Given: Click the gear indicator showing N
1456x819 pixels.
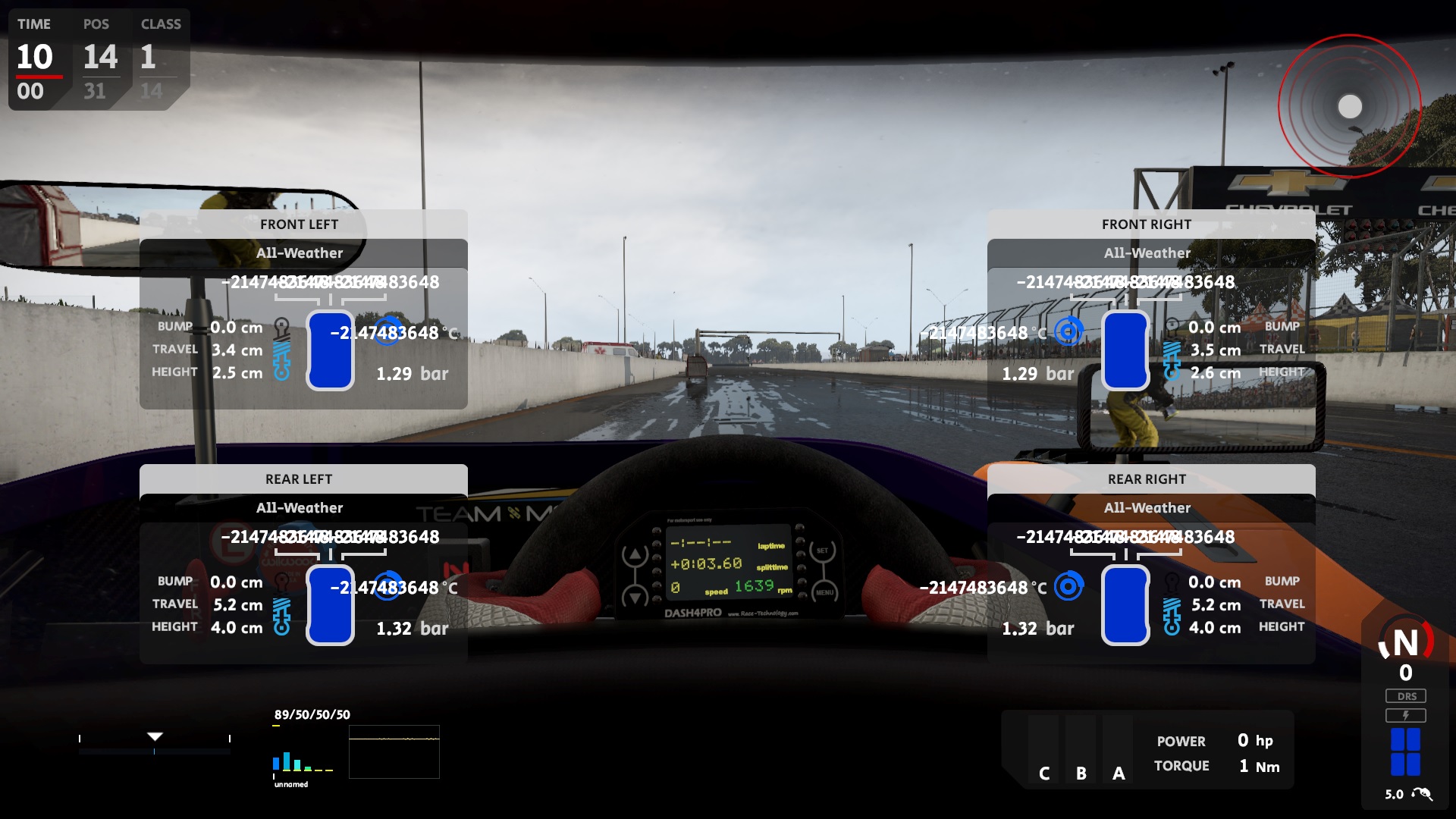Looking at the screenshot, I should click(x=1406, y=644).
